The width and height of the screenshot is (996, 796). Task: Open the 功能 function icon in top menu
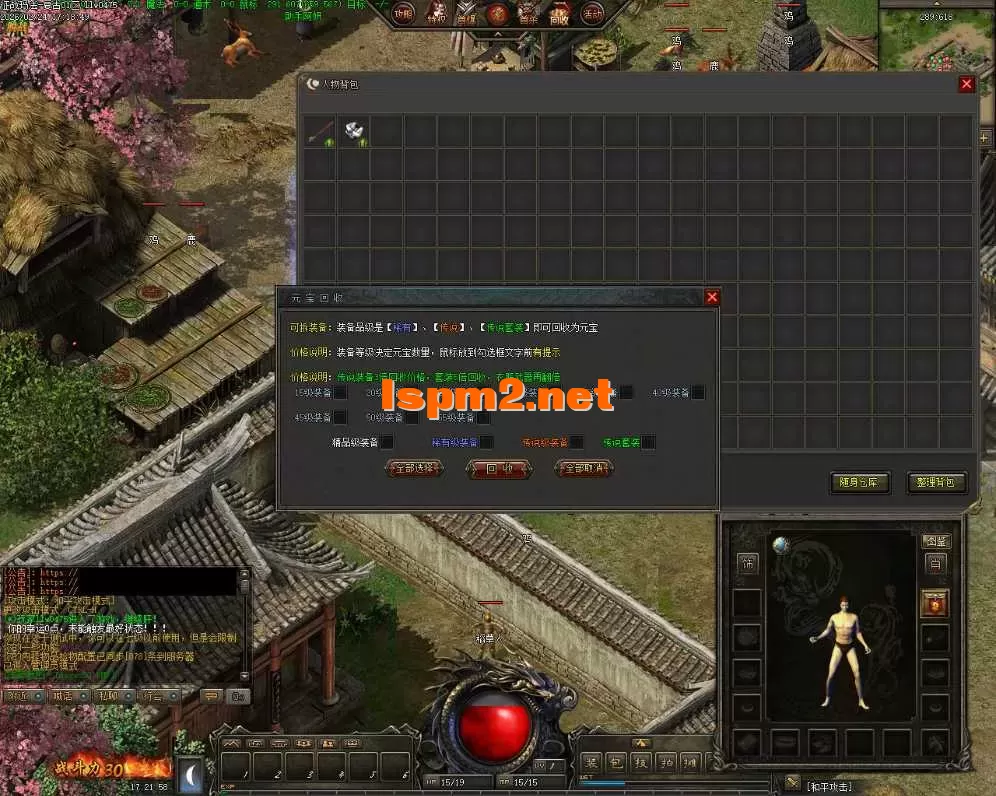(403, 15)
